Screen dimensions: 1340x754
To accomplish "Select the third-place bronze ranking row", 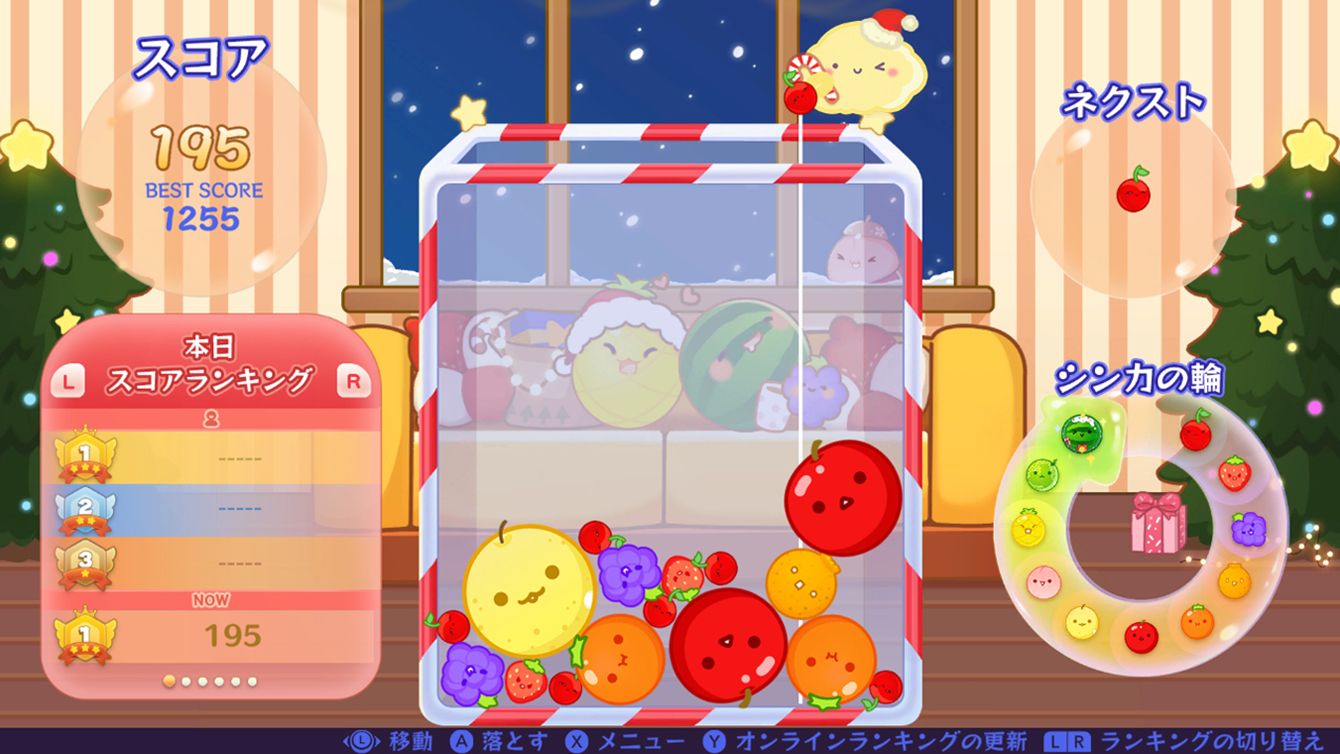I will (x=210, y=561).
